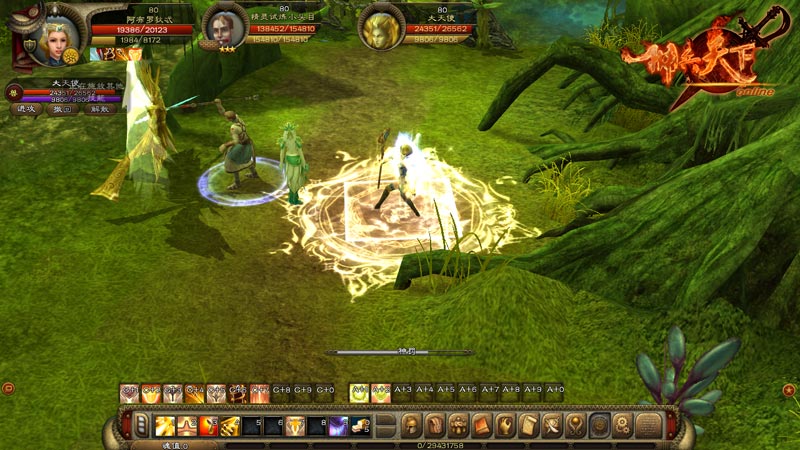800x450 pixels.
Task: Open the gears settings menu
Action: point(622,426)
